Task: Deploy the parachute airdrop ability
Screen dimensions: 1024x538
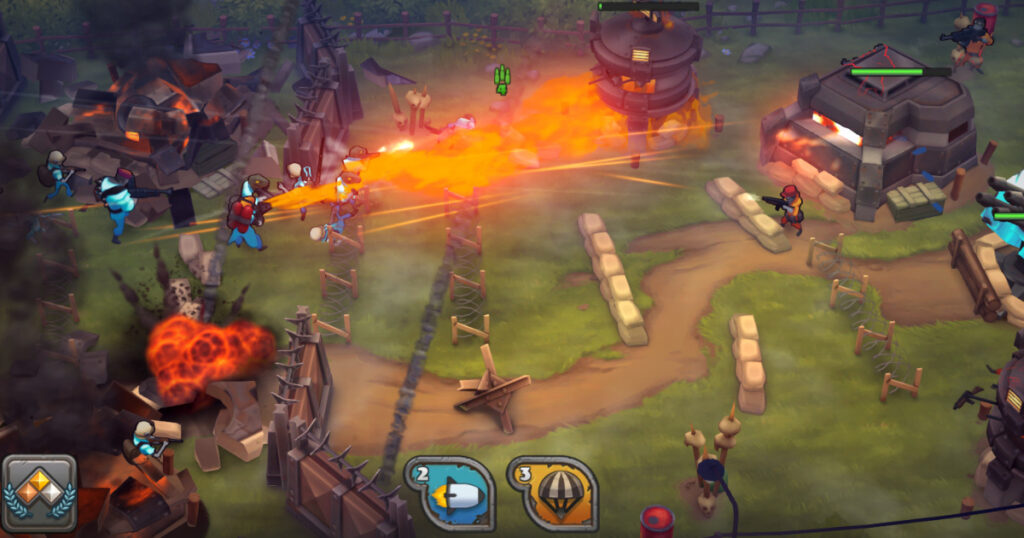Action: pos(553,493)
